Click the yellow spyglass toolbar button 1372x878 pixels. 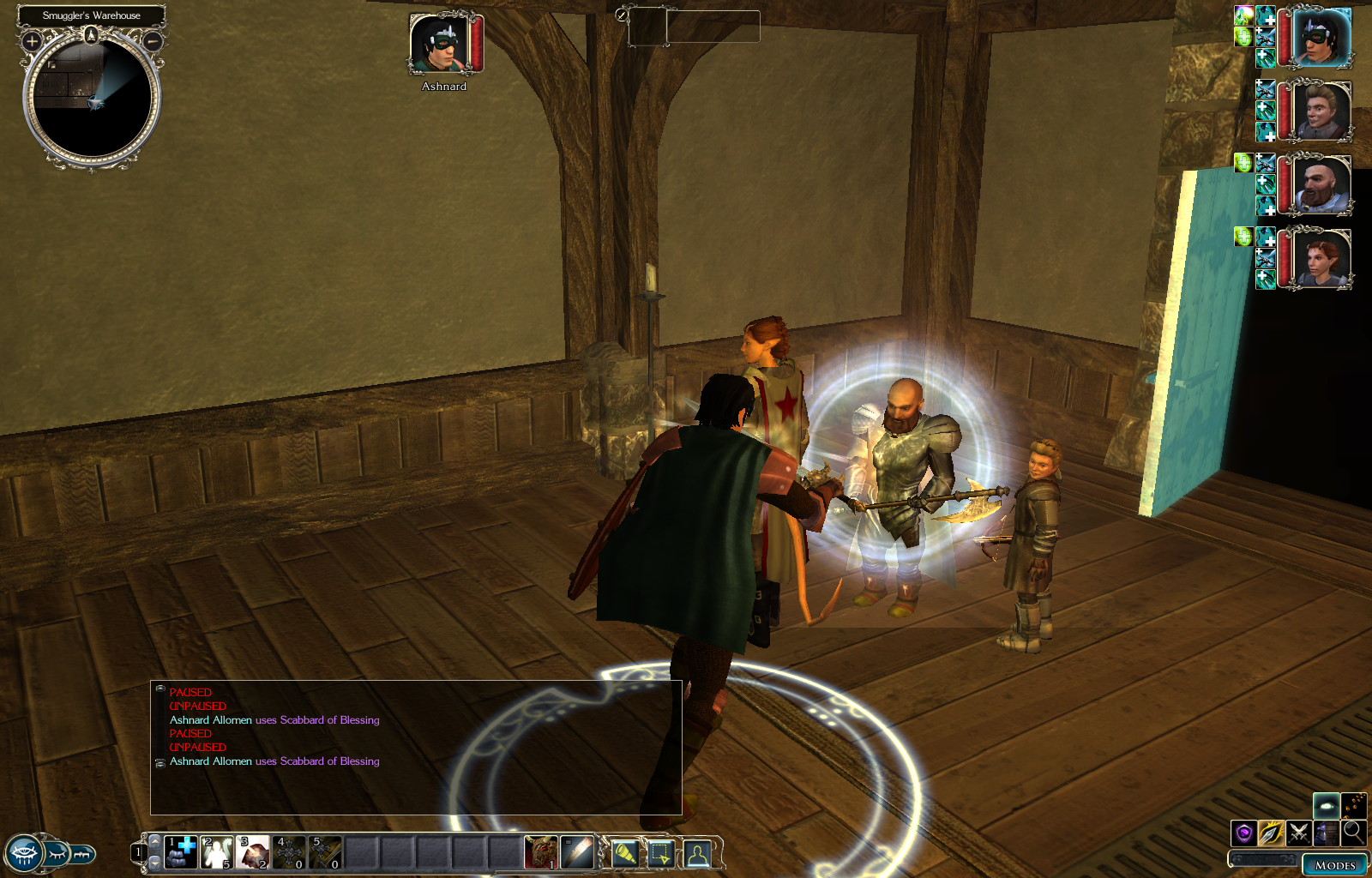[x=624, y=853]
